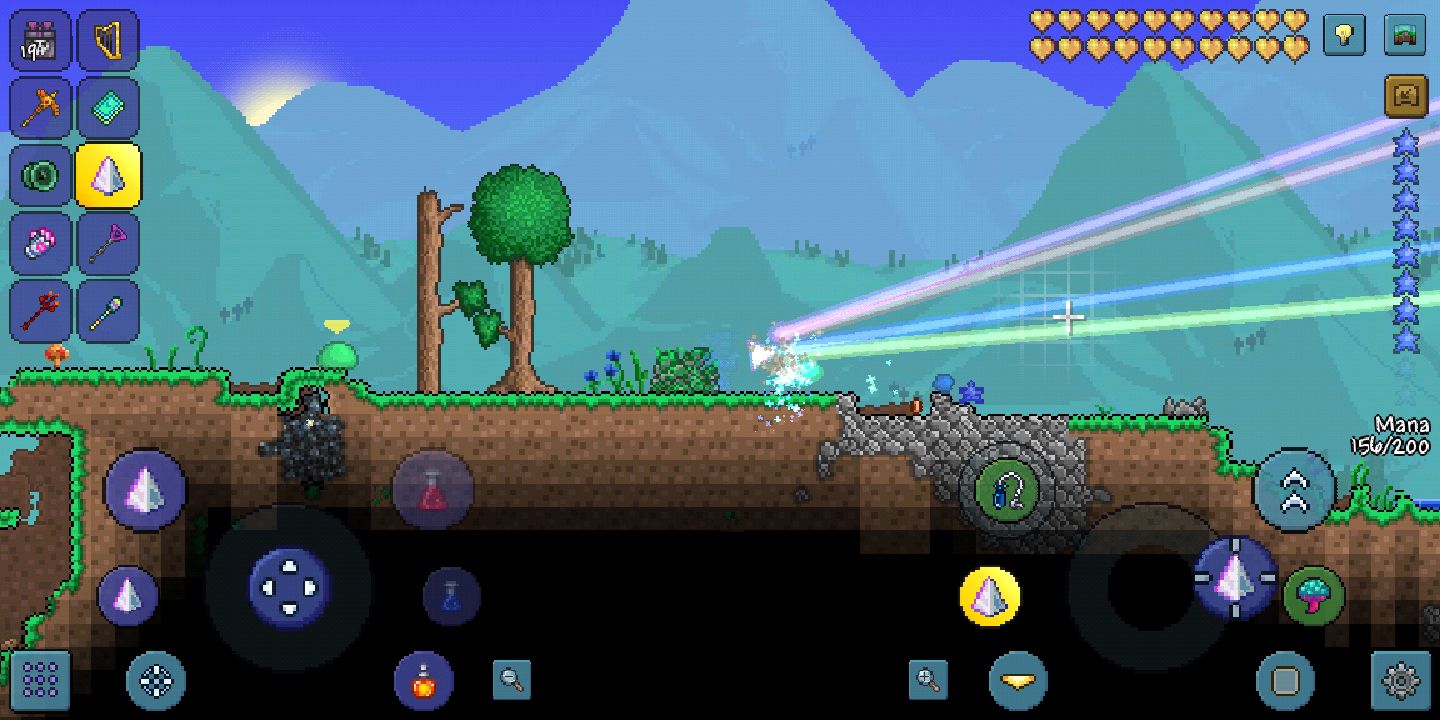Select the harp item in the hotbar
The width and height of the screenshot is (1440, 720).
pyautogui.click(x=110, y=40)
